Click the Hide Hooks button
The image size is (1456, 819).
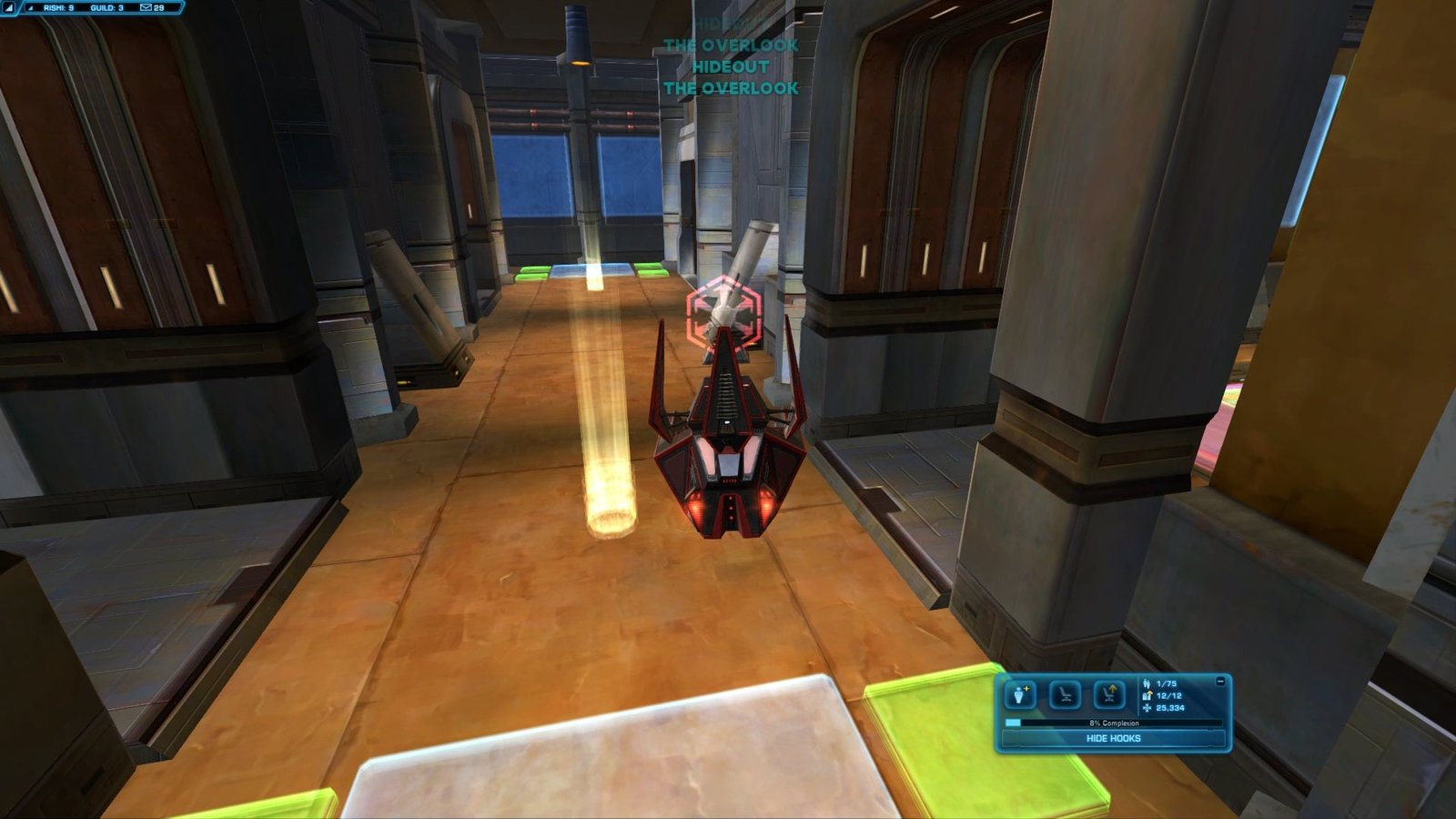[x=1113, y=738]
